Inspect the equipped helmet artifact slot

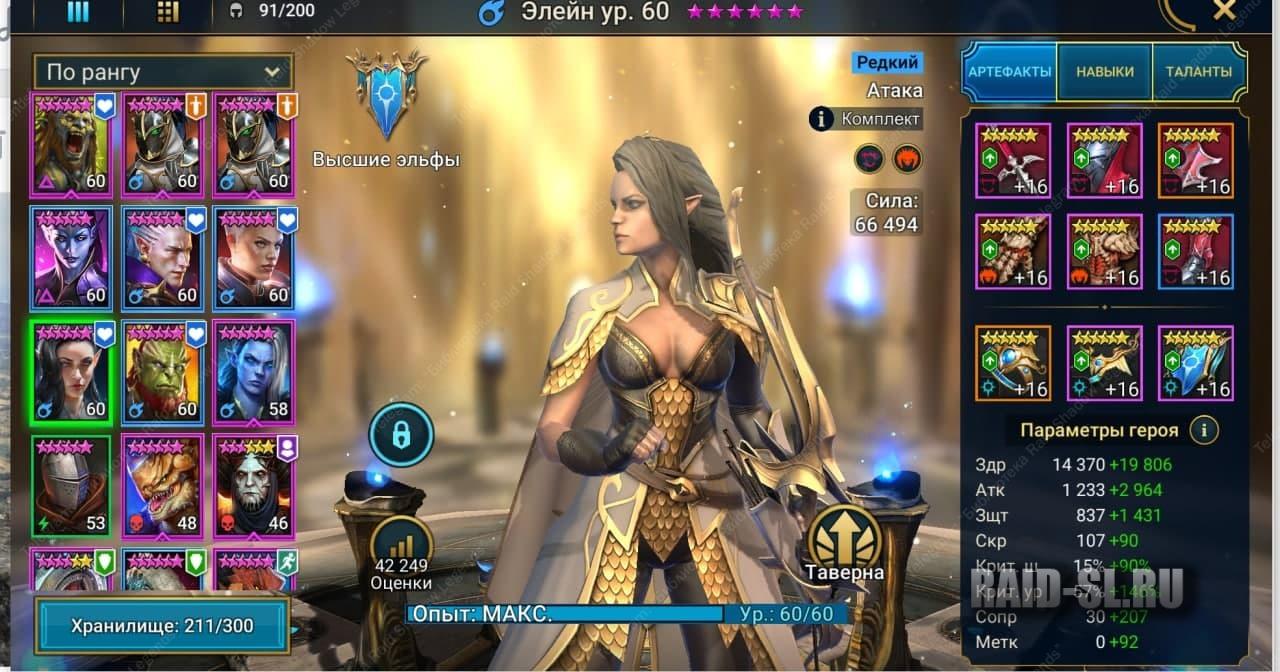pyautogui.click(x=1104, y=160)
